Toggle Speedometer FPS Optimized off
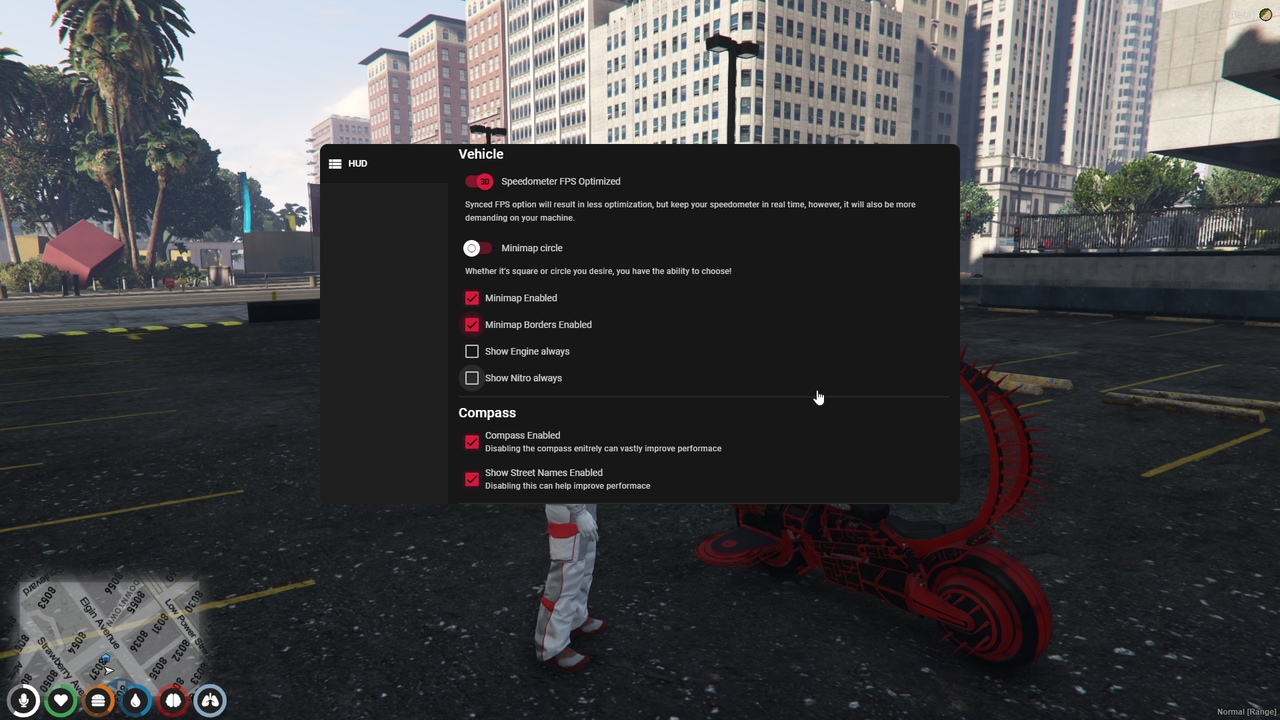Image resolution: width=1280 pixels, height=720 pixels. 477,181
